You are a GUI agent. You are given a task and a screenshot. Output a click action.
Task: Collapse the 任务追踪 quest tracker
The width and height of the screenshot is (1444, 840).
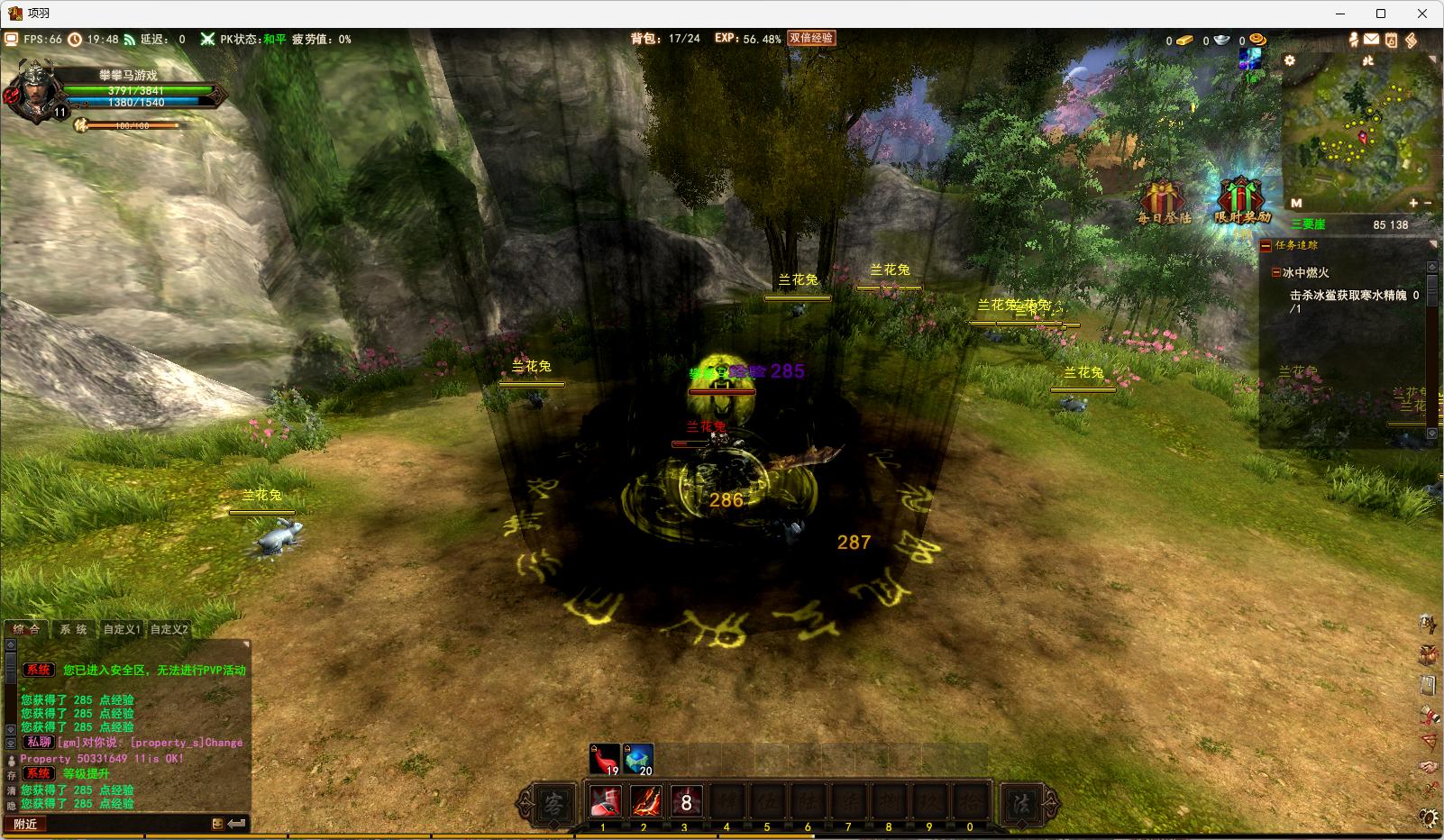pyautogui.click(x=1266, y=245)
